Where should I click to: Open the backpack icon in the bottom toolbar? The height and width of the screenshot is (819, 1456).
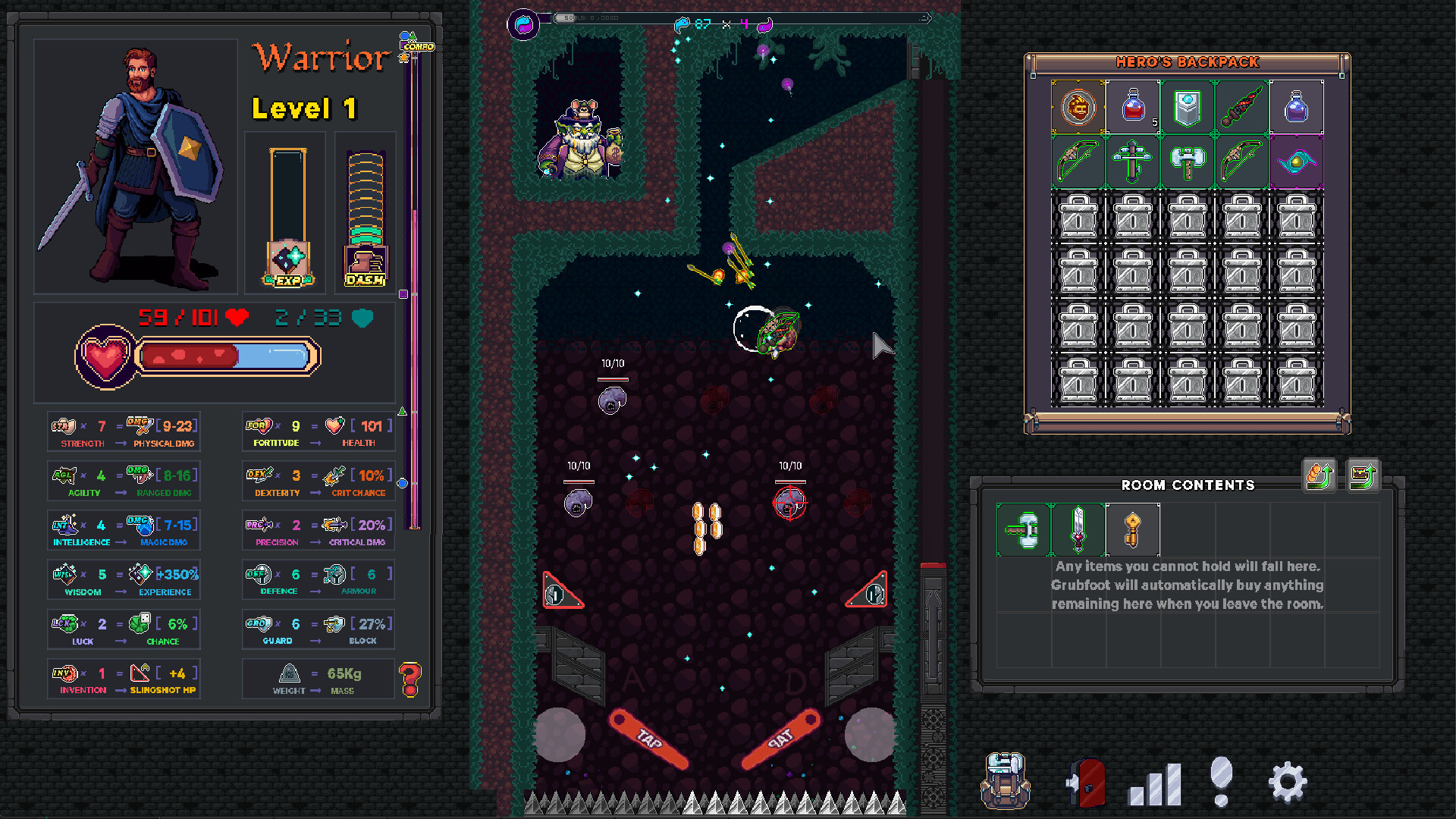(x=1006, y=783)
